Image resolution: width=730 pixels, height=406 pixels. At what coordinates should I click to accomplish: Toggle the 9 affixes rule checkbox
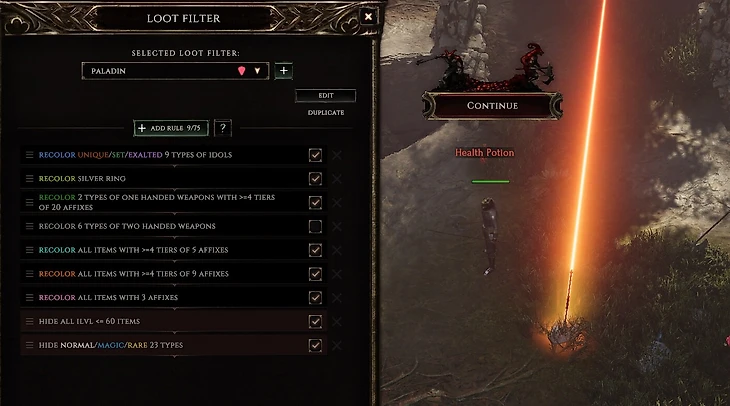pos(315,275)
